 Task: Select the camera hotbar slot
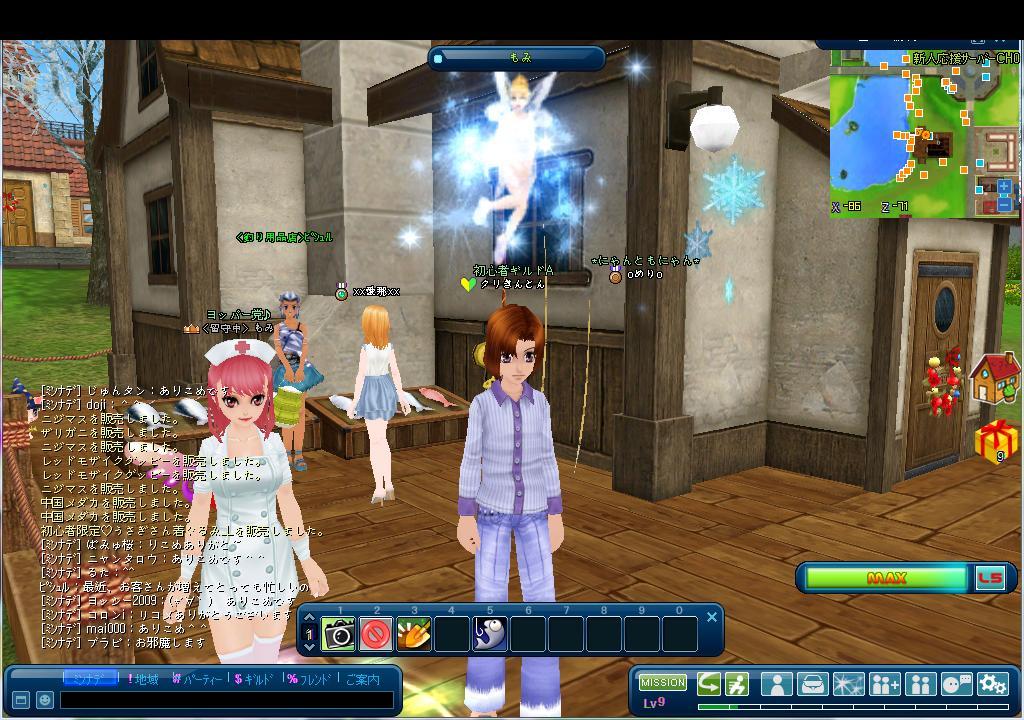pyautogui.click(x=338, y=634)
